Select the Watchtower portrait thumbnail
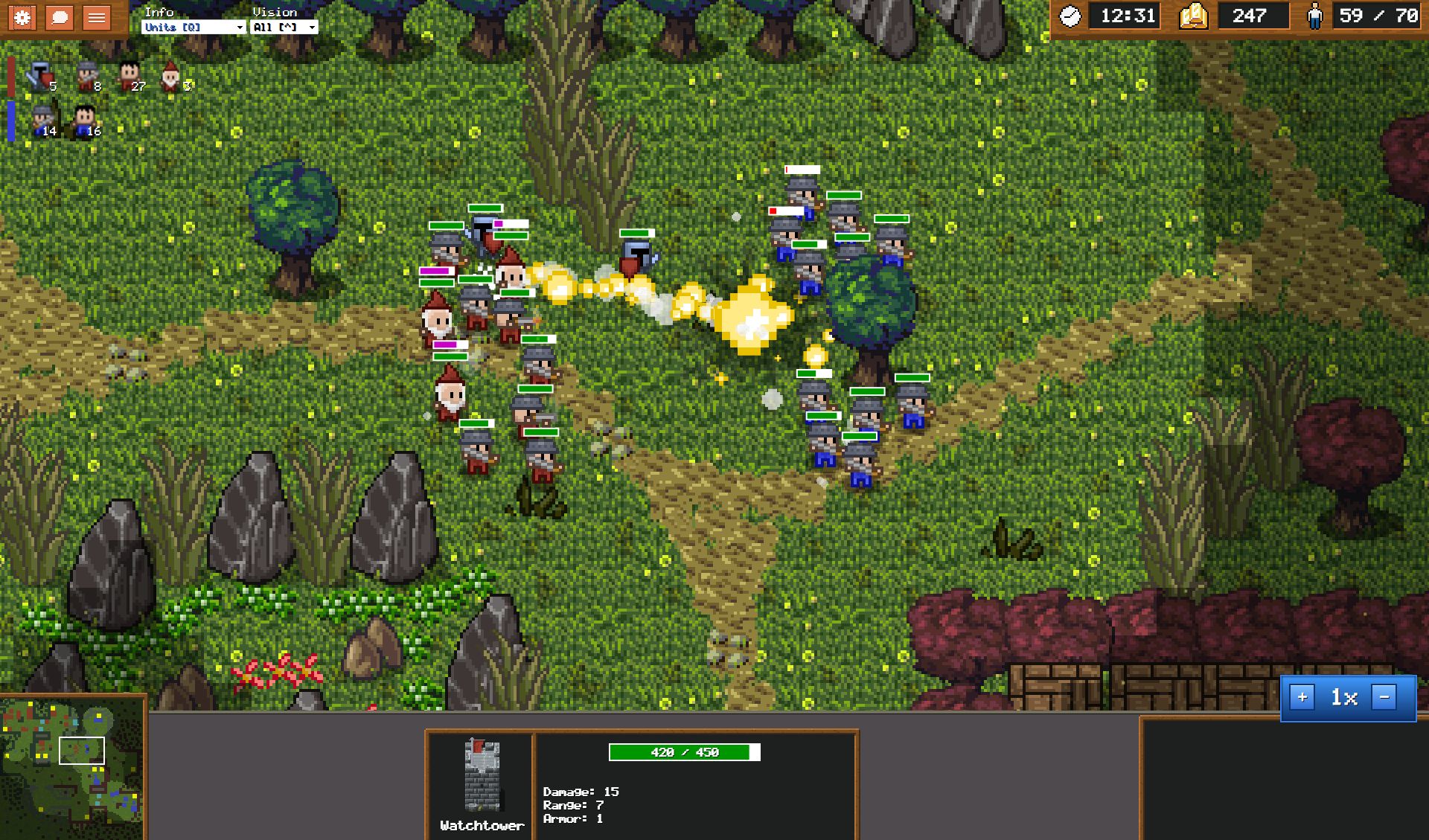 tap(481, 774)
